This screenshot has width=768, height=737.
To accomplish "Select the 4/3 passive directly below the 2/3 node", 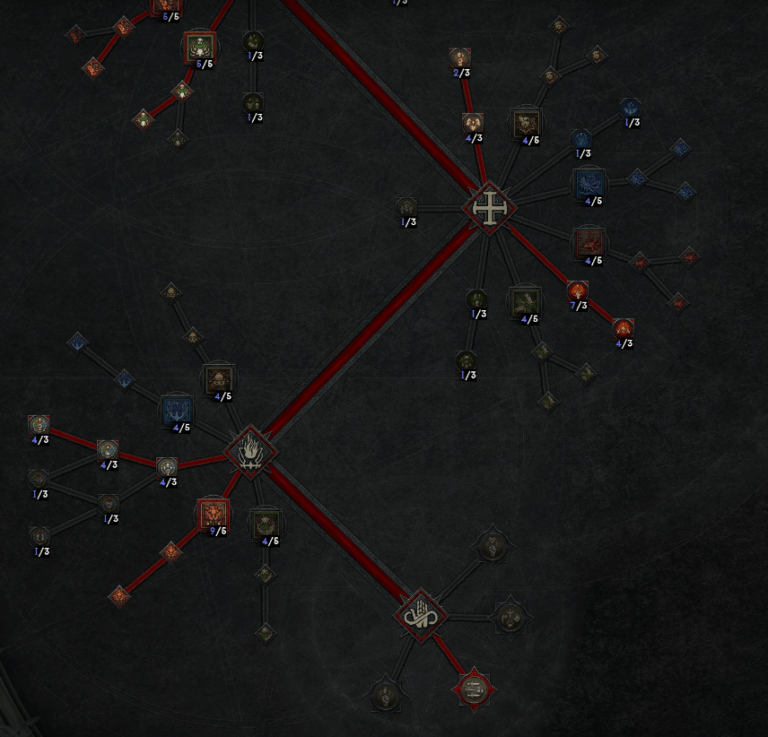I will click(x=473, y=122).
